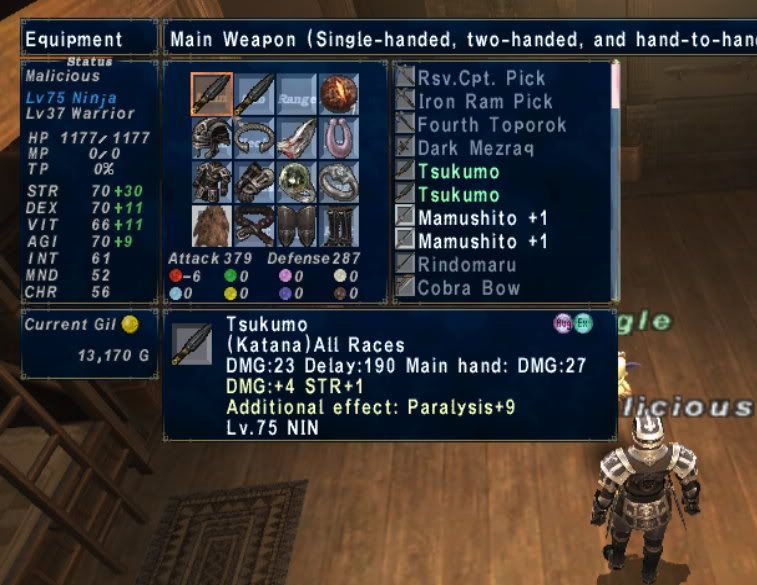Choose the pink horseshoe-shaped earring slot
The height and width of the screenshot is (585, 757).
tap(339, 137)
